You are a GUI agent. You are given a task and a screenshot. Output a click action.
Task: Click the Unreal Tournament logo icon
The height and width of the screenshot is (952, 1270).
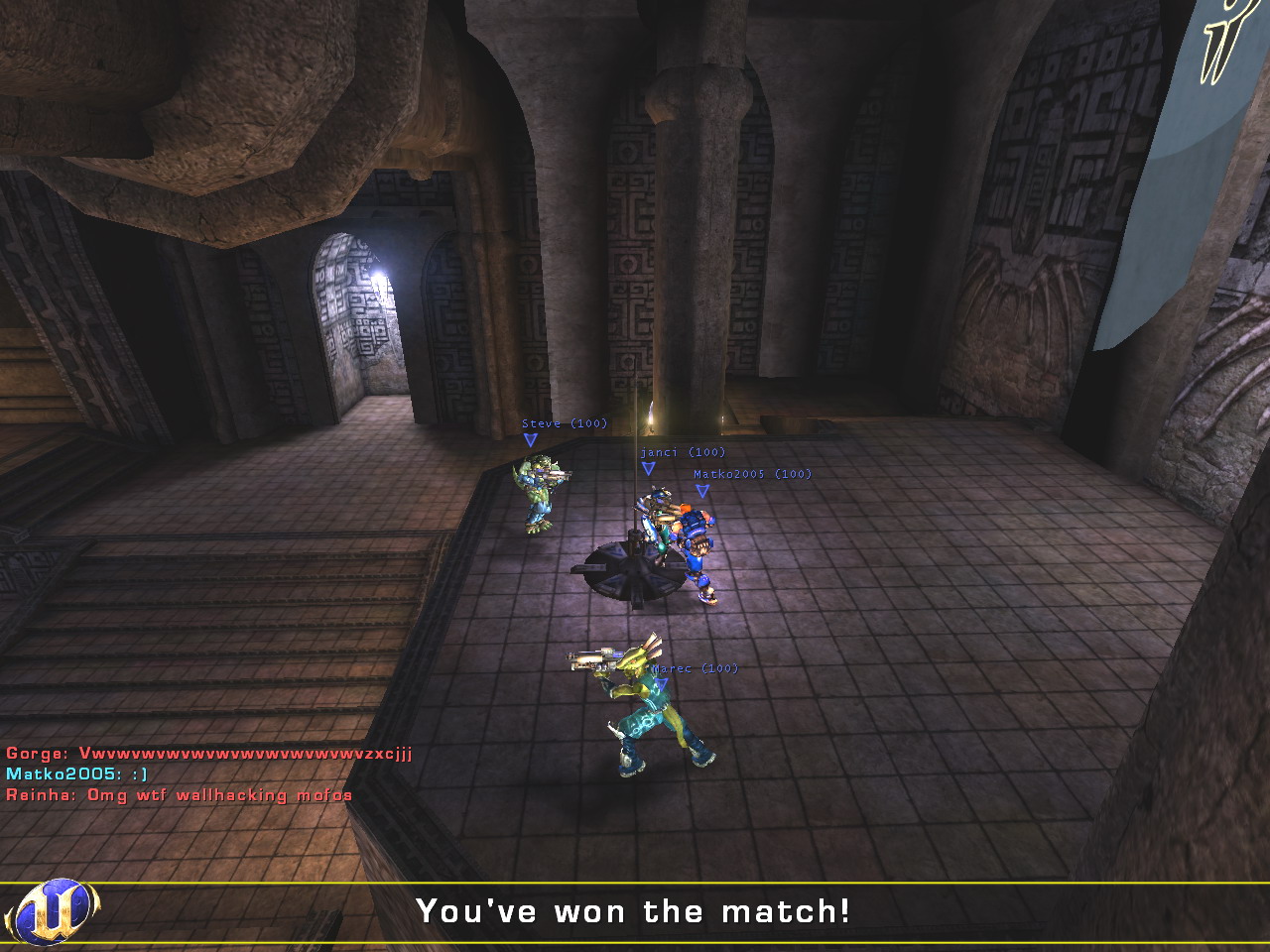[x=53, y=910]
